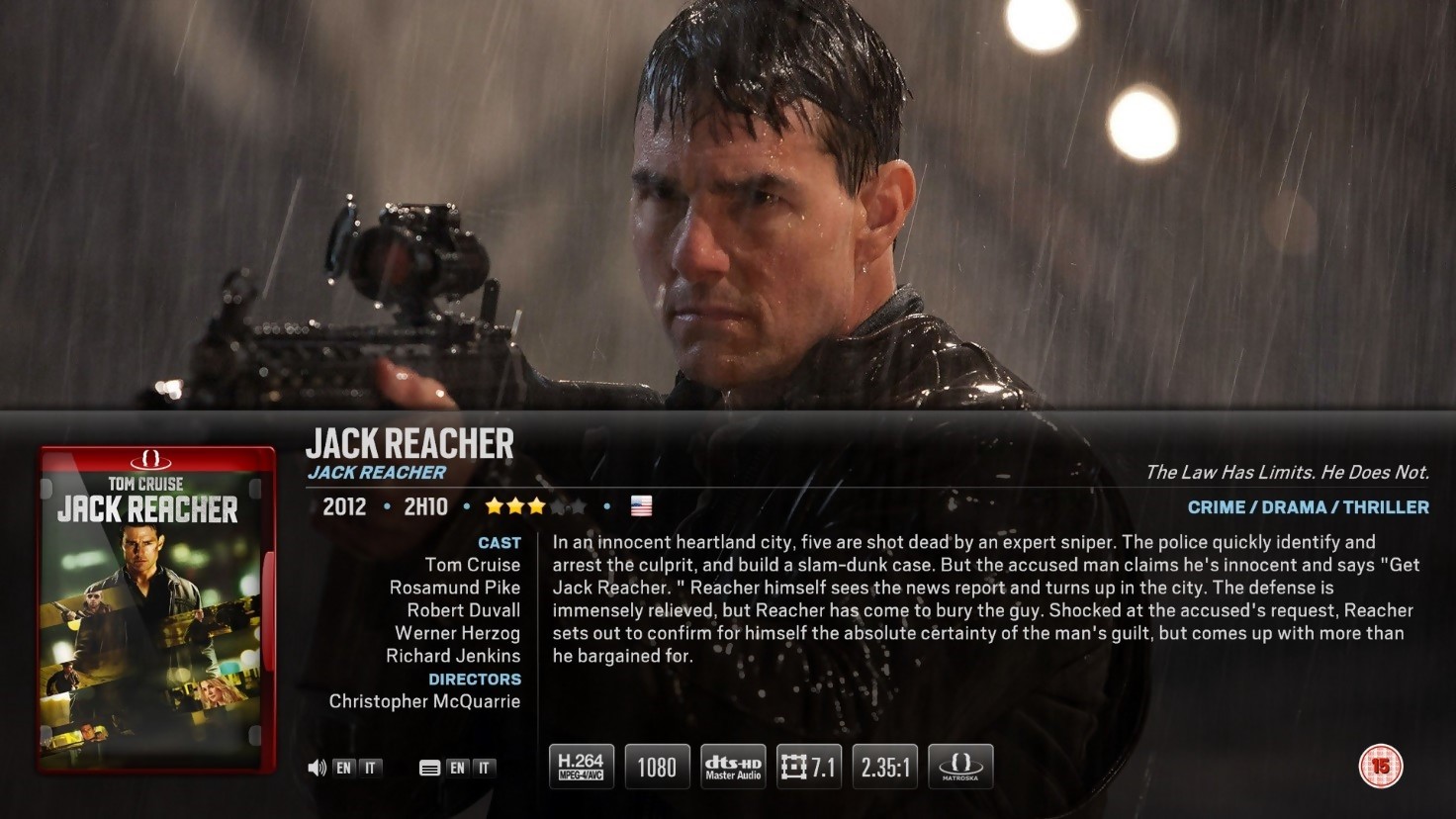Click the Crime / Drama / Thriller genre label
The width and height of the screenshot is (1456, 819).
pyautogui.click(x=1308, y=507)
